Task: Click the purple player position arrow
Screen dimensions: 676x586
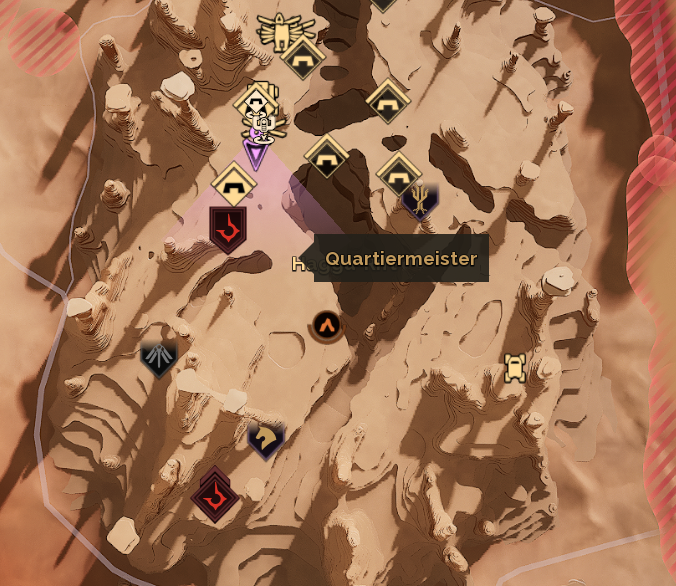Action: 256,153
